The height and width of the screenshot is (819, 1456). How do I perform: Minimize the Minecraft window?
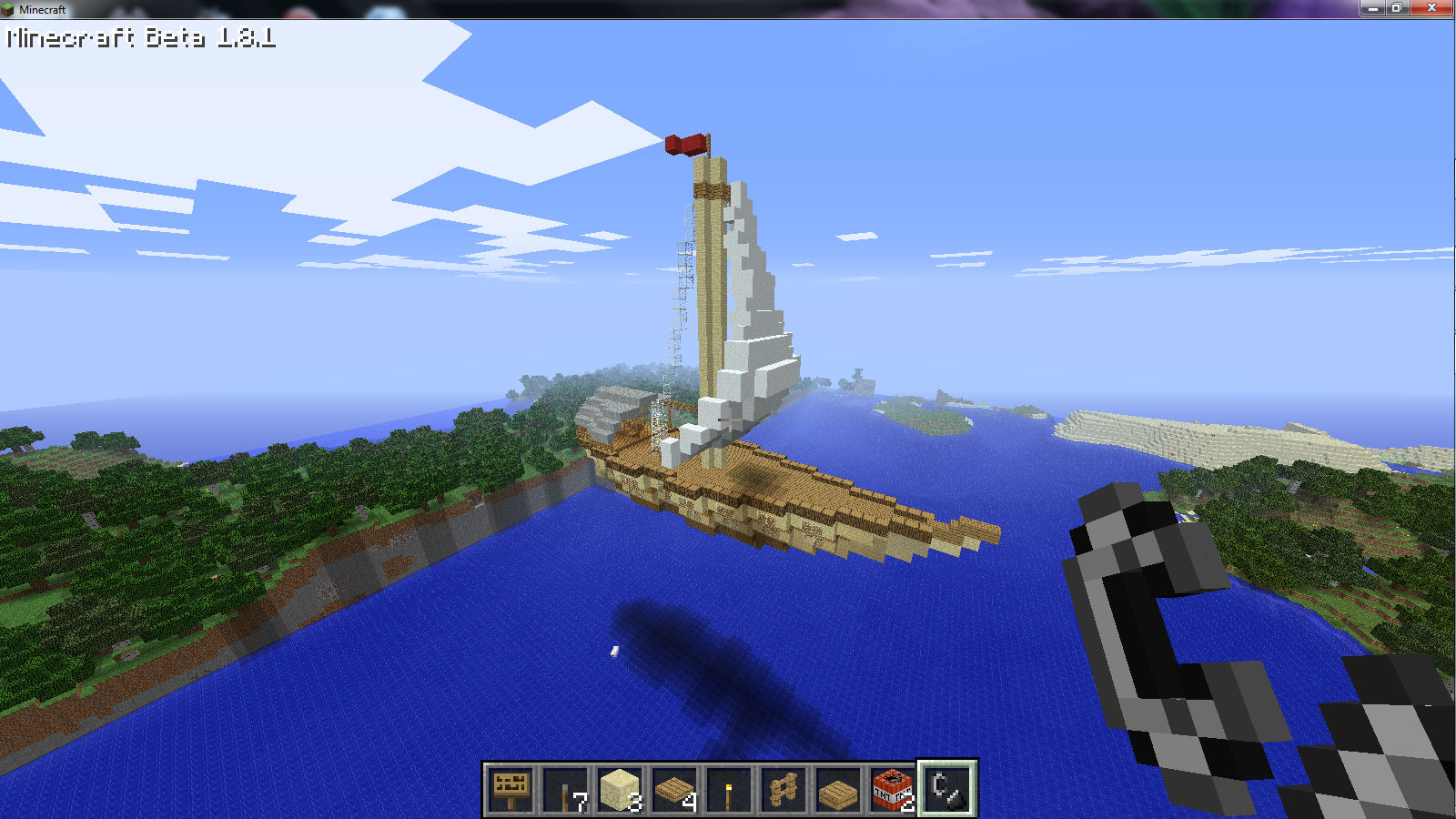click(x=1372, y=8)
